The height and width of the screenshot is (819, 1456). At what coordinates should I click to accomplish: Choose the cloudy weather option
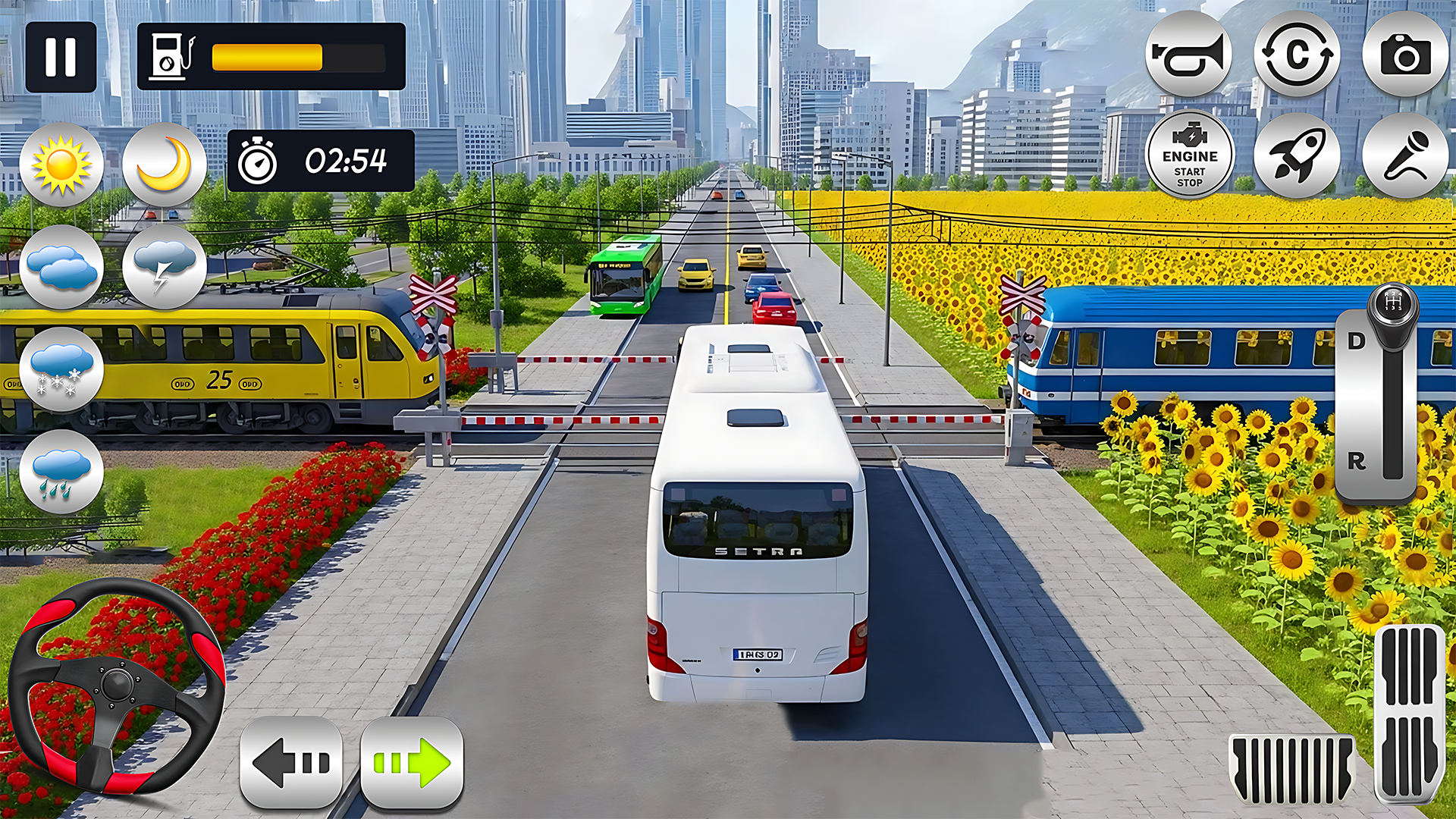point(61,267)
